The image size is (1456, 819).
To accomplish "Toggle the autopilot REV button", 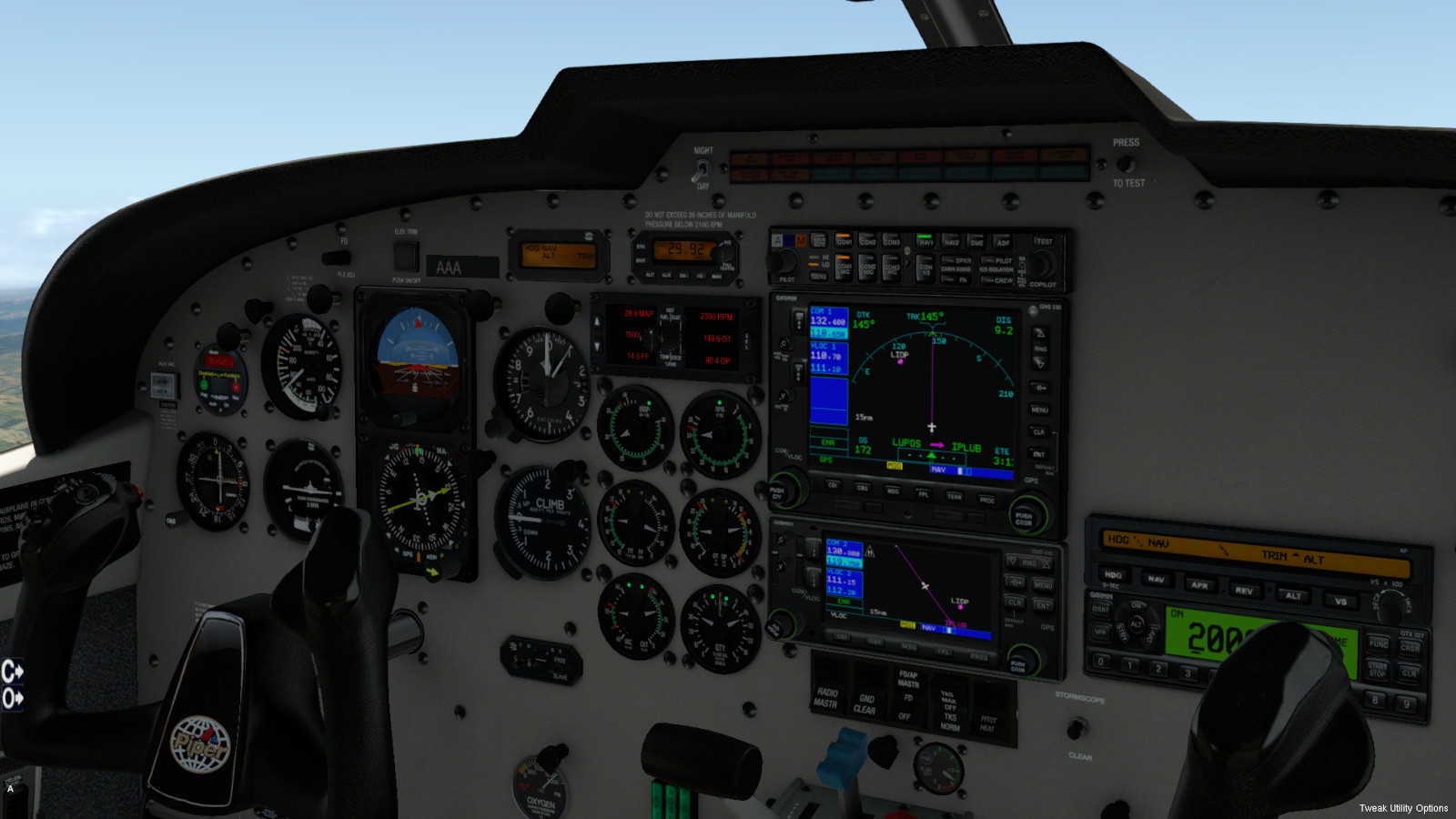I will (1244, 591).
